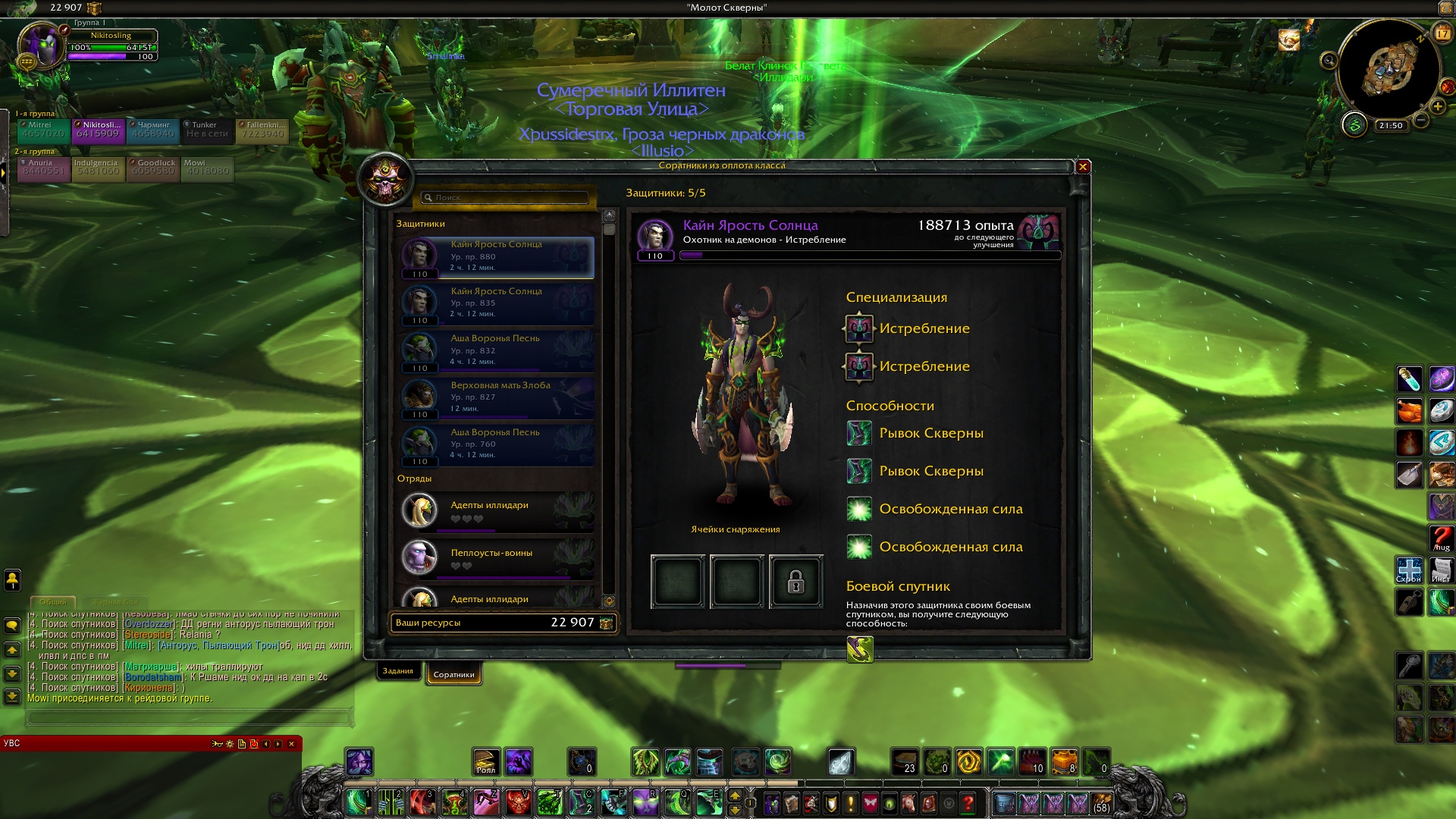Screen dimensions: 1456x819
Task: Click the locked equipment slot
Action: pyautogui.click(x=795, y=582)
